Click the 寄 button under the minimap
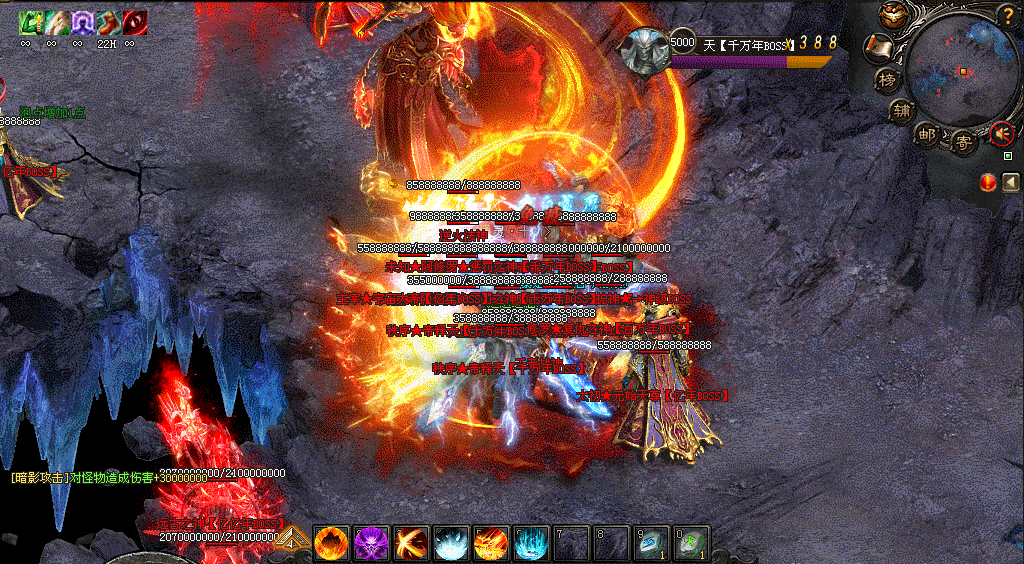The height and width of the screenshot is (564, 1024). click(964, 141)
